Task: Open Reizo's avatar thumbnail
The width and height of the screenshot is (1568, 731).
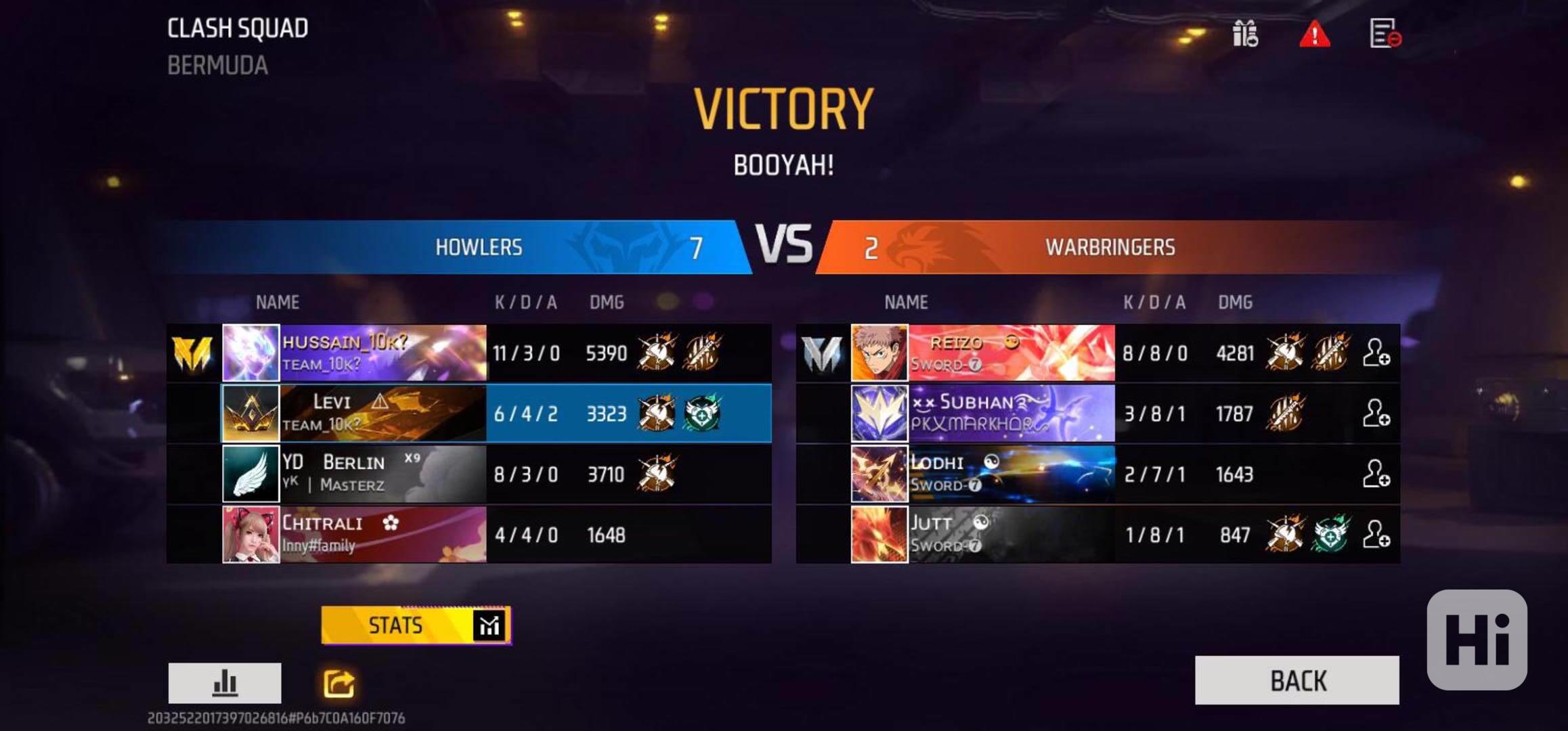Action: point(879,353)
